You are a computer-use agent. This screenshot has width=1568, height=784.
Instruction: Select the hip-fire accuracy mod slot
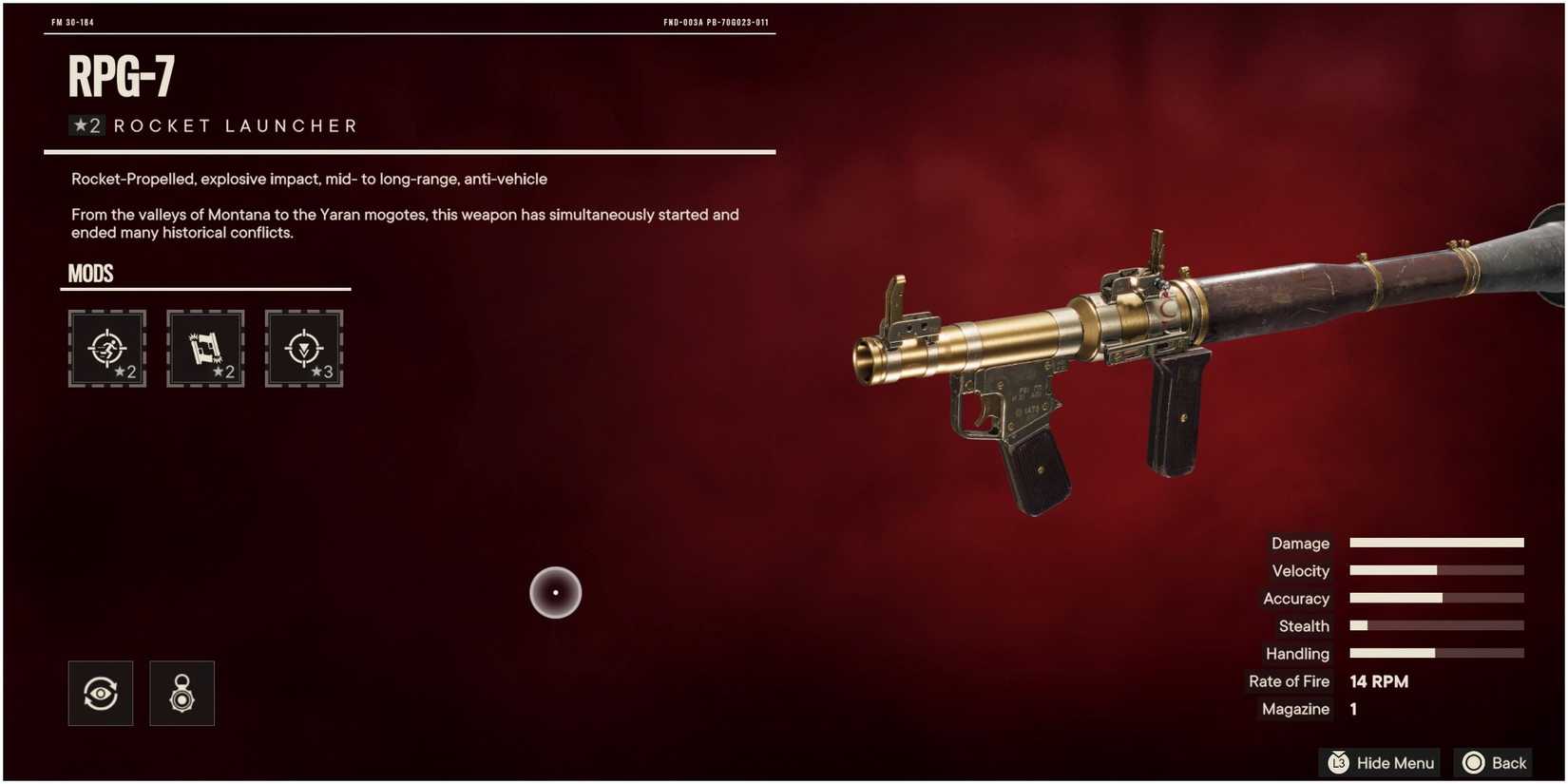pyautogui.click(x=106, y=349)
